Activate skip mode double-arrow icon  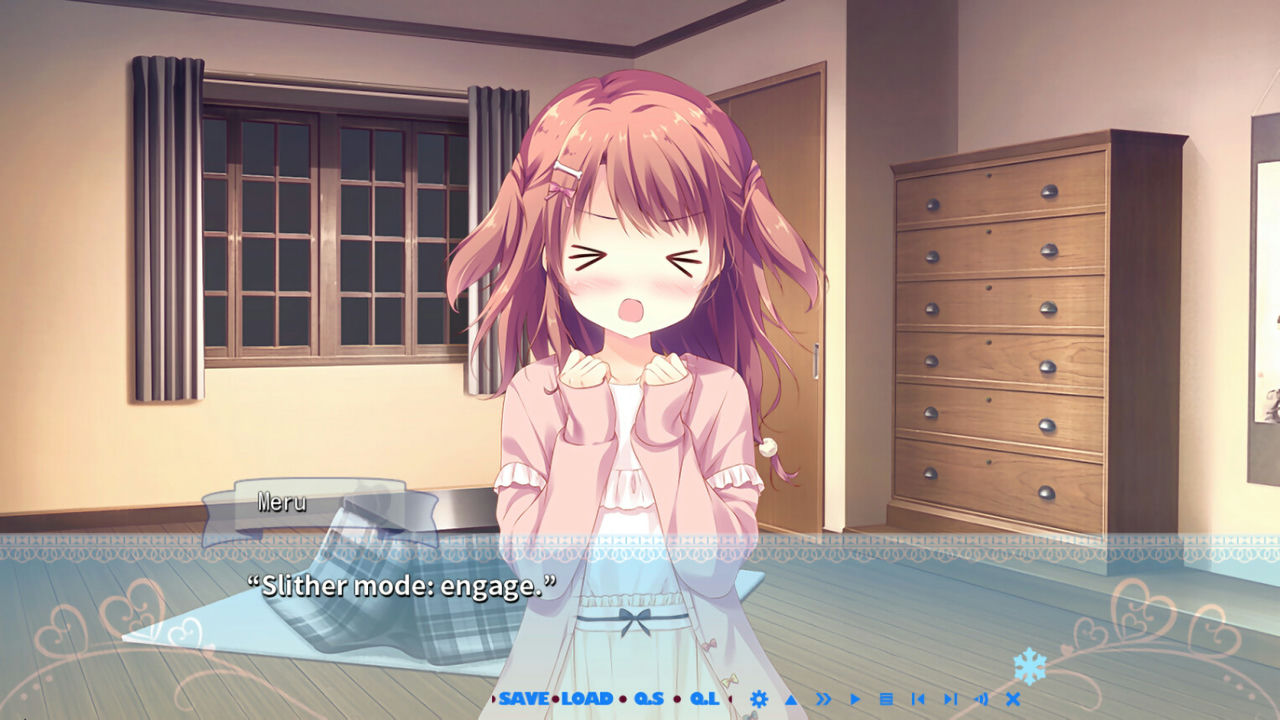coord(823,700)
